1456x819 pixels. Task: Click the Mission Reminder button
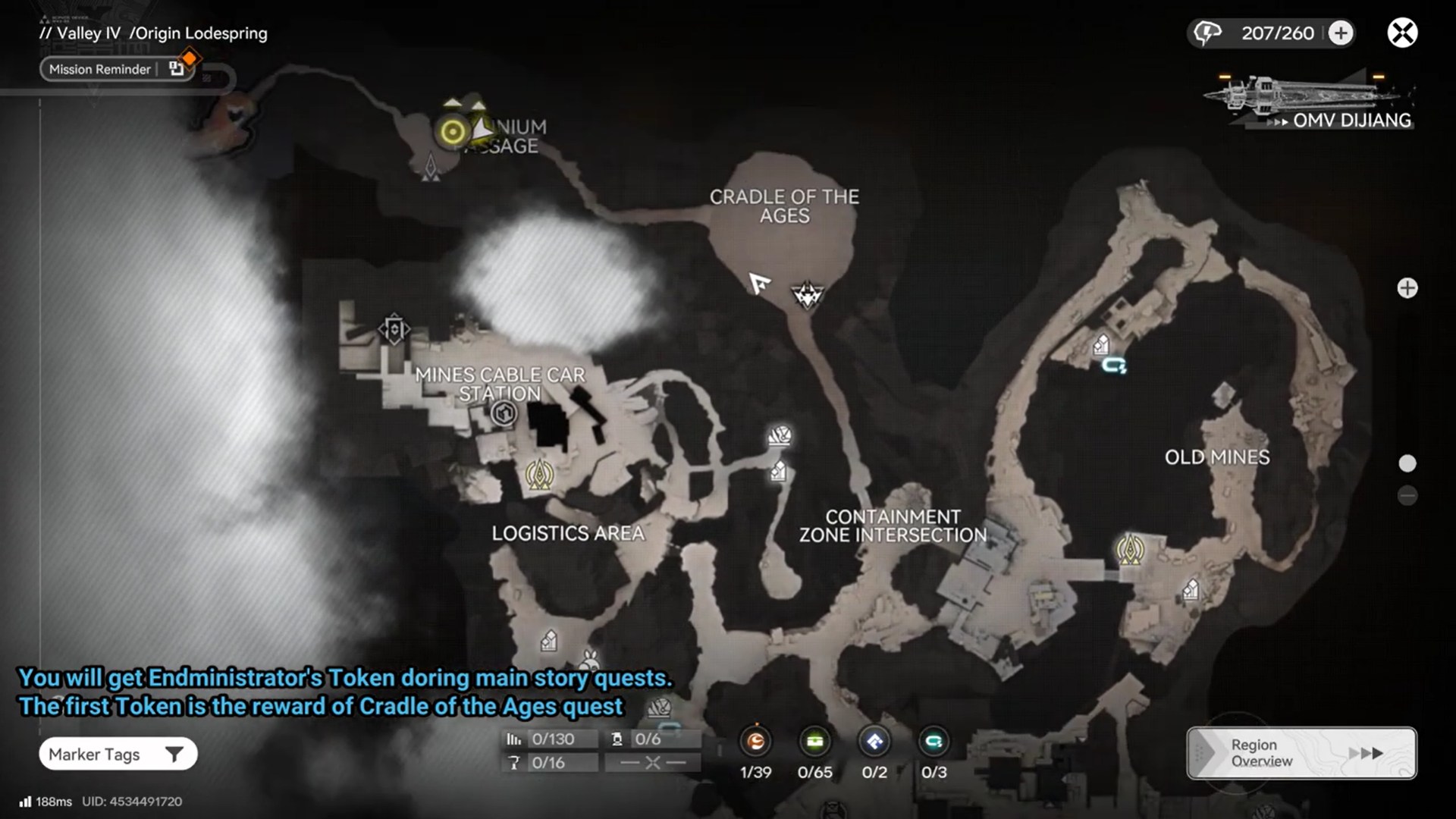[99, 68]
